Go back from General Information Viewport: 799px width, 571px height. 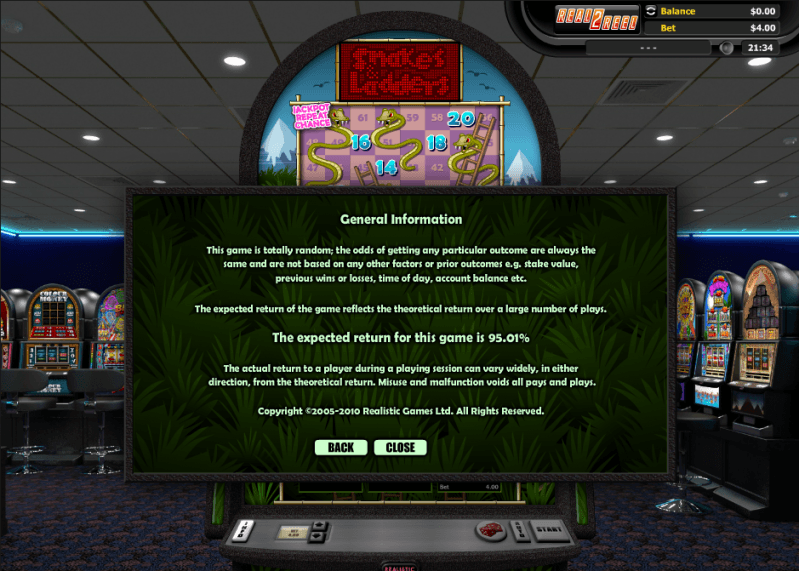point(340,447)
